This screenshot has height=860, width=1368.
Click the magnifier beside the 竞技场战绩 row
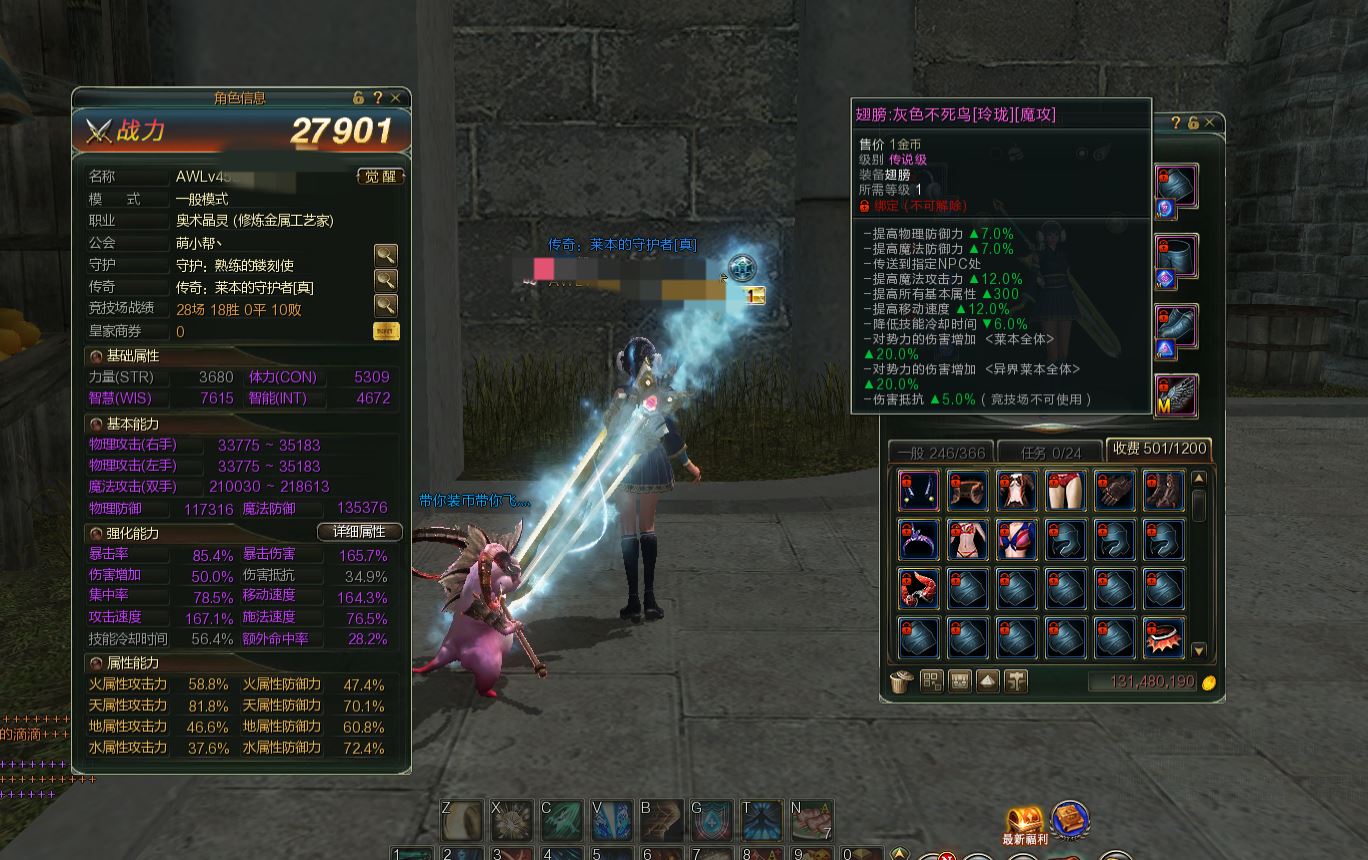(x=385, y=306)
